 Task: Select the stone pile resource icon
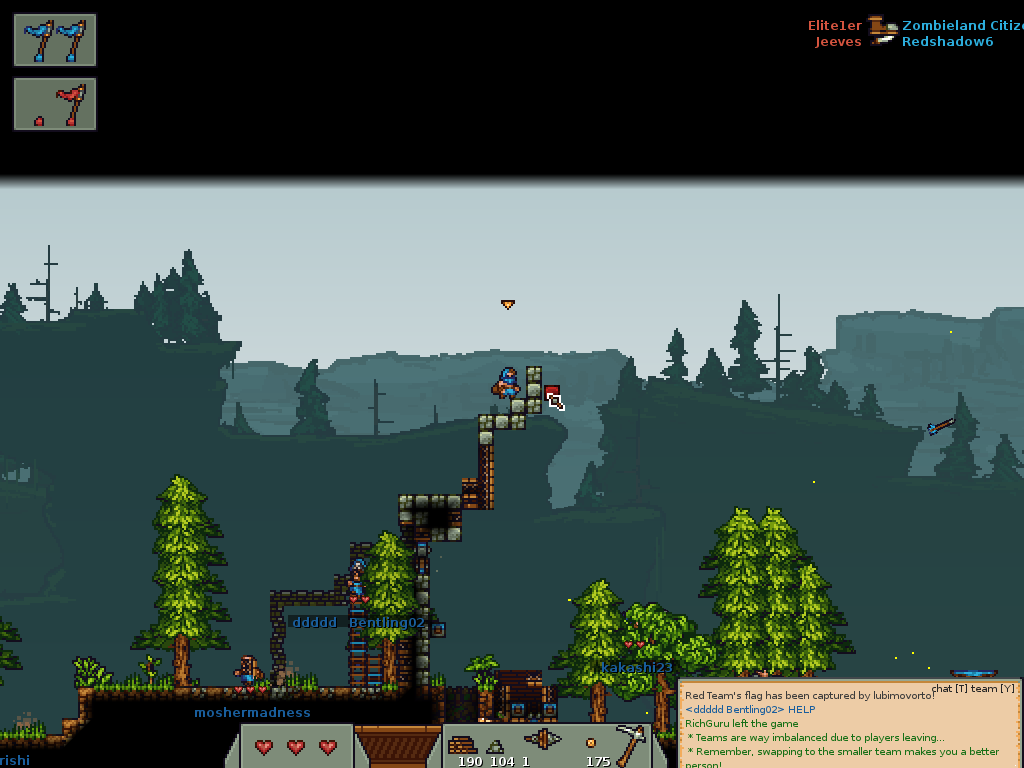coord(497,746)
